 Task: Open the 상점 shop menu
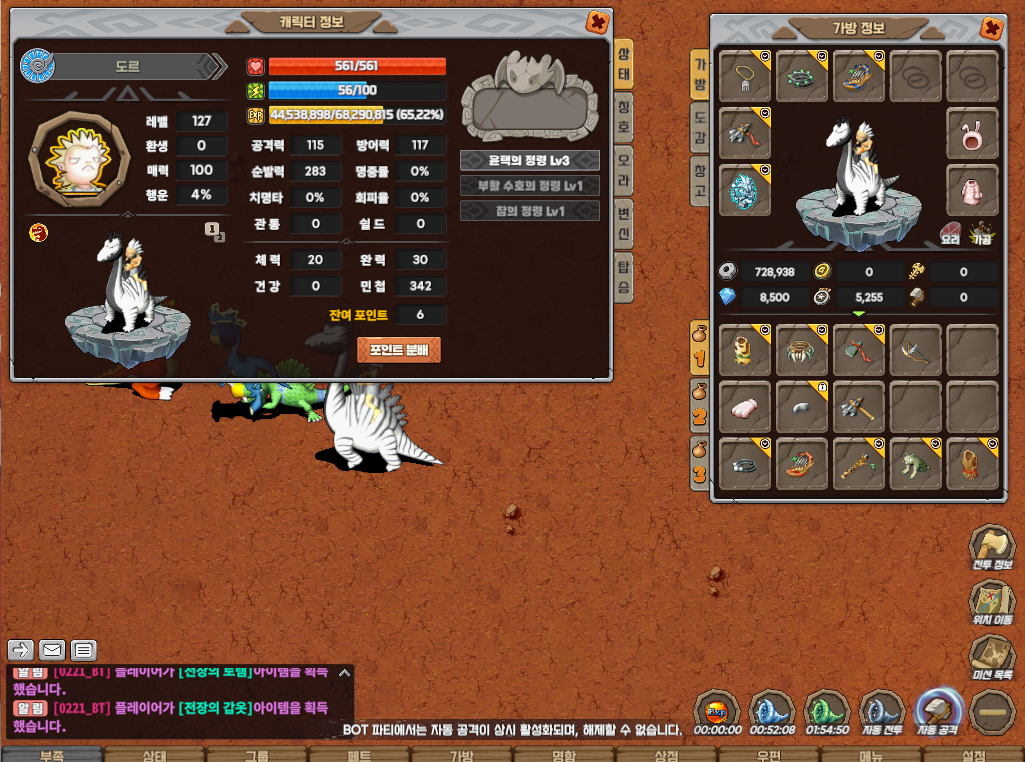(664, 755)
